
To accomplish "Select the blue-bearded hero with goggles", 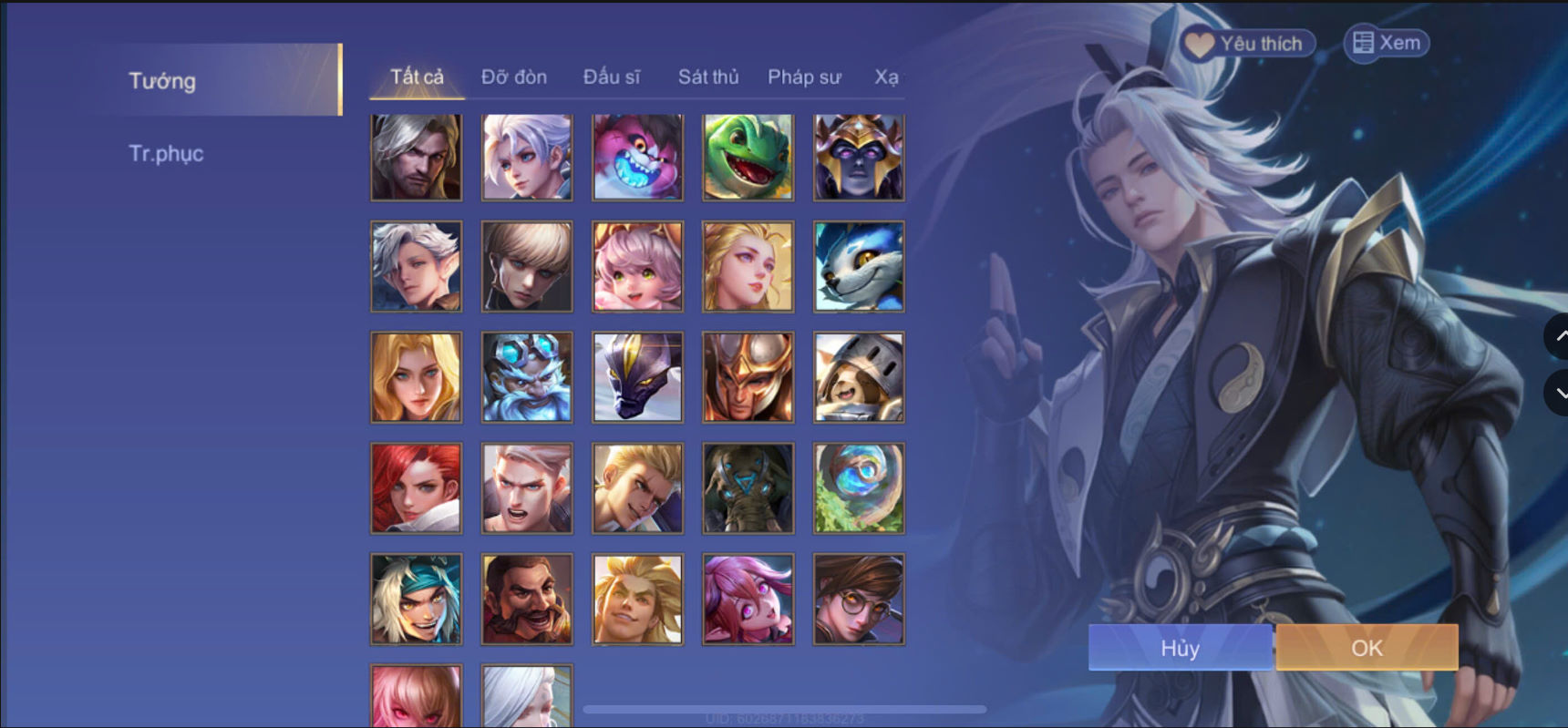I will (x=527, y=377).
